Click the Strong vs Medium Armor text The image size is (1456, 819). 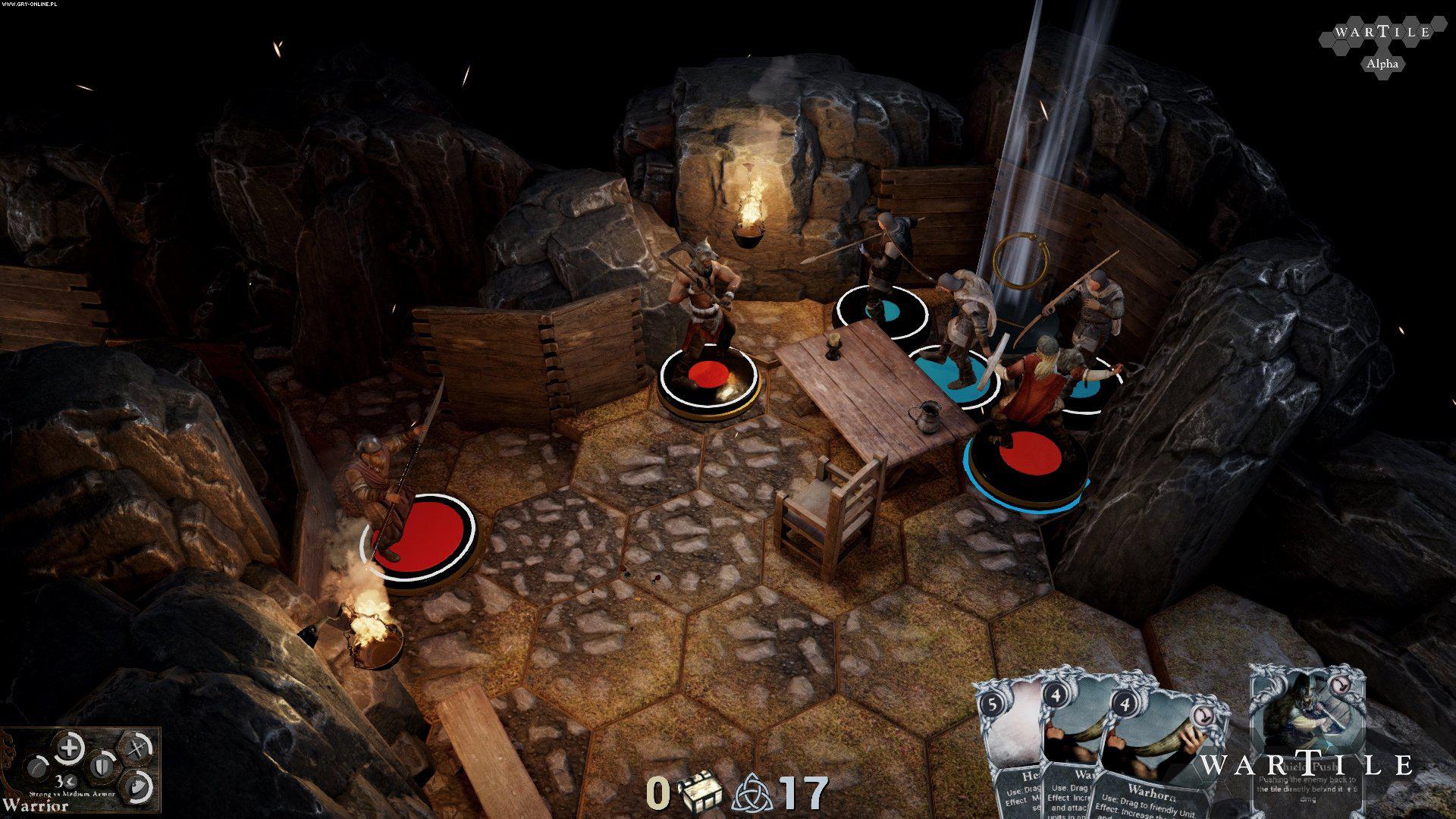click(72, 793)
